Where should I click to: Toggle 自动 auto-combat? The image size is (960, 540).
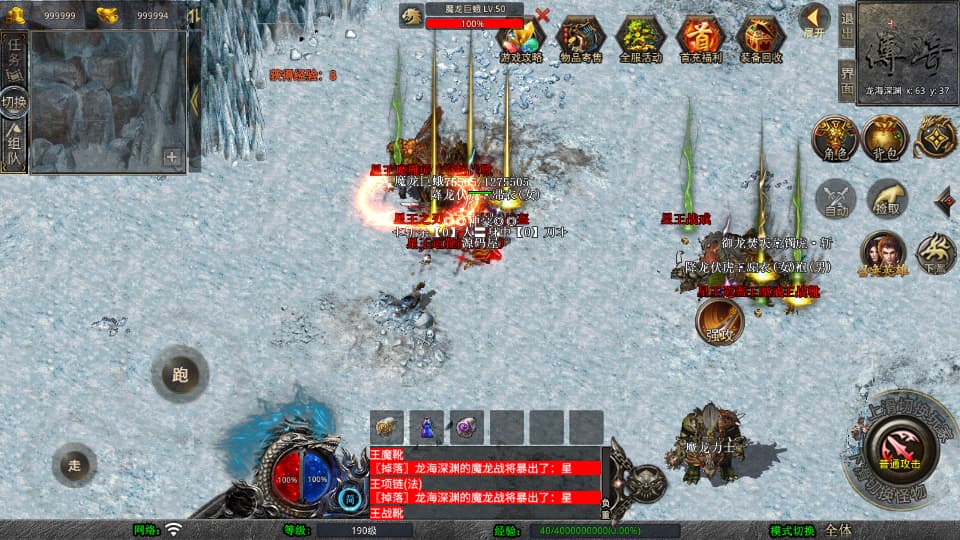coord(837,200)
